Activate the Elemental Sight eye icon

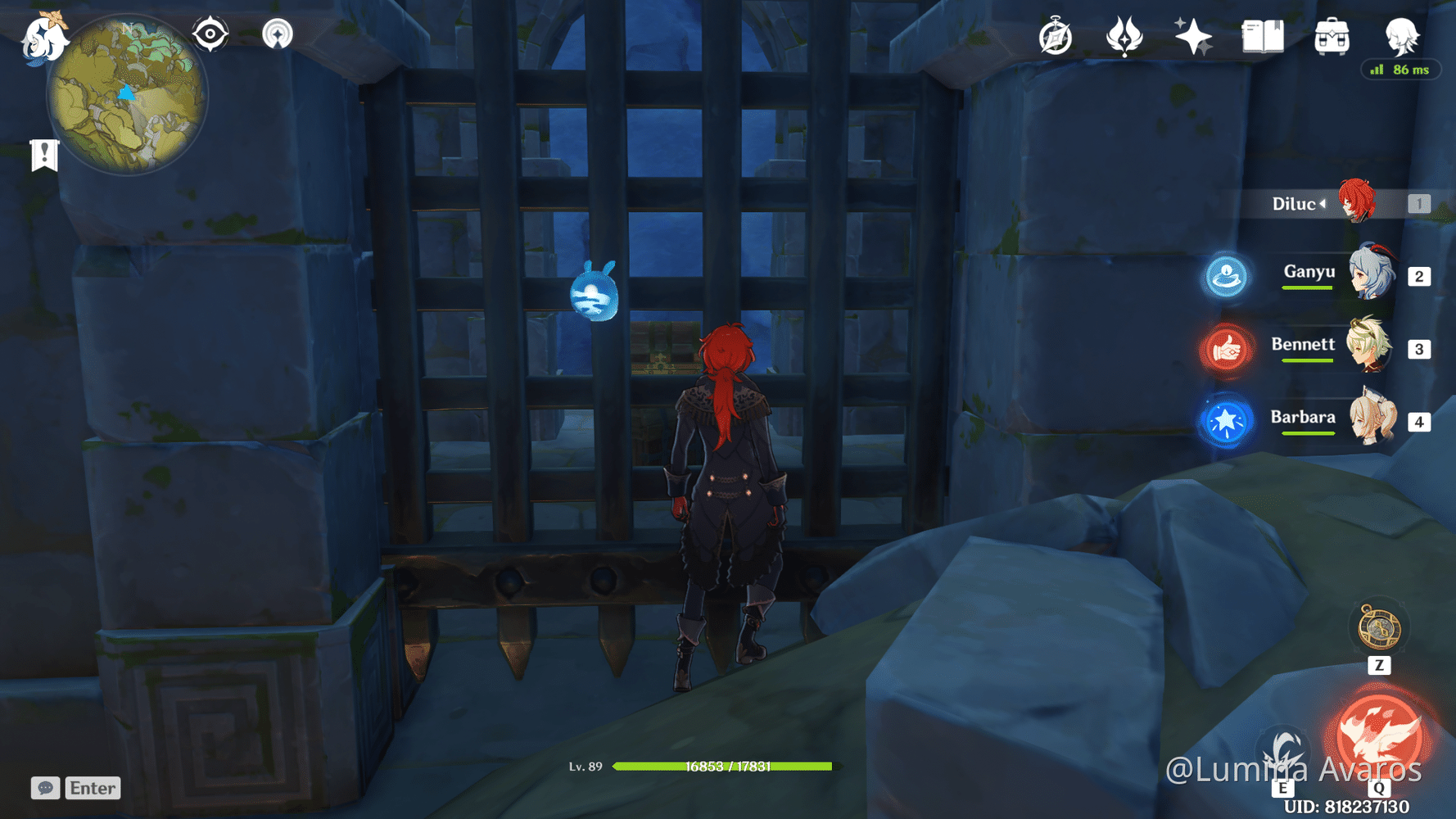210,34
